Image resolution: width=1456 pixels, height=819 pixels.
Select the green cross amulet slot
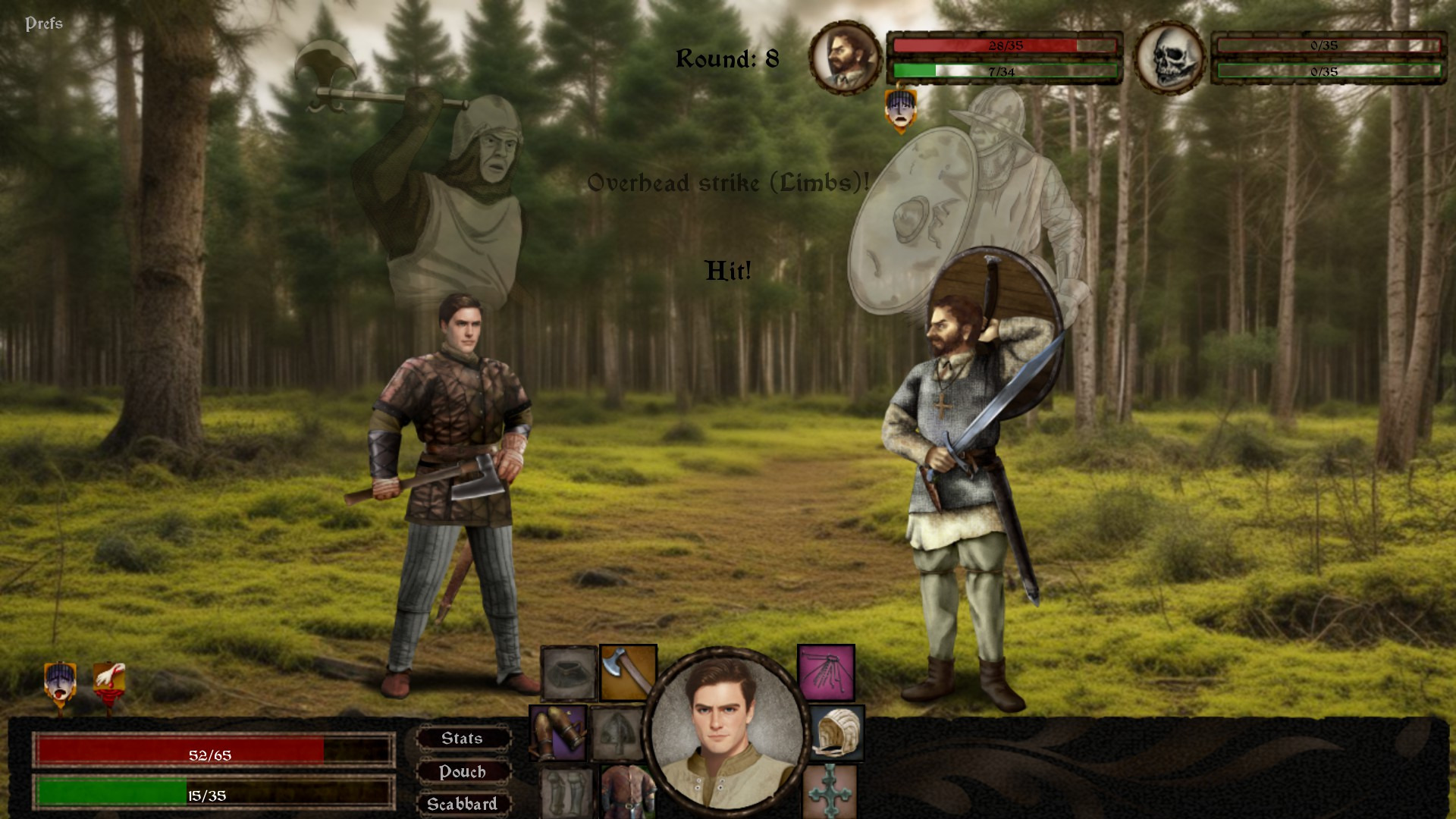829,792
